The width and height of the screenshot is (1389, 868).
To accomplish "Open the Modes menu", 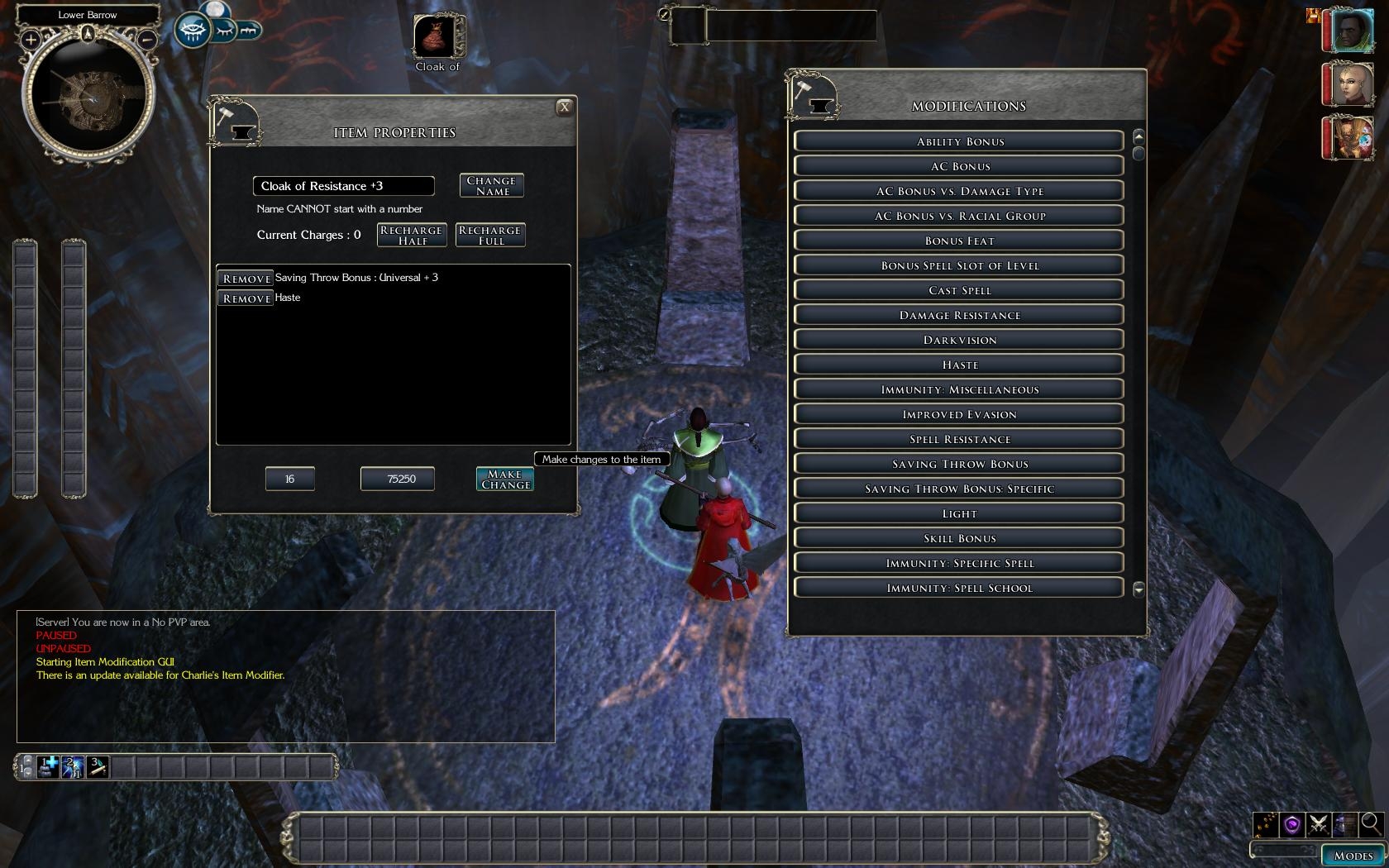I will [x=1353, y=856].
